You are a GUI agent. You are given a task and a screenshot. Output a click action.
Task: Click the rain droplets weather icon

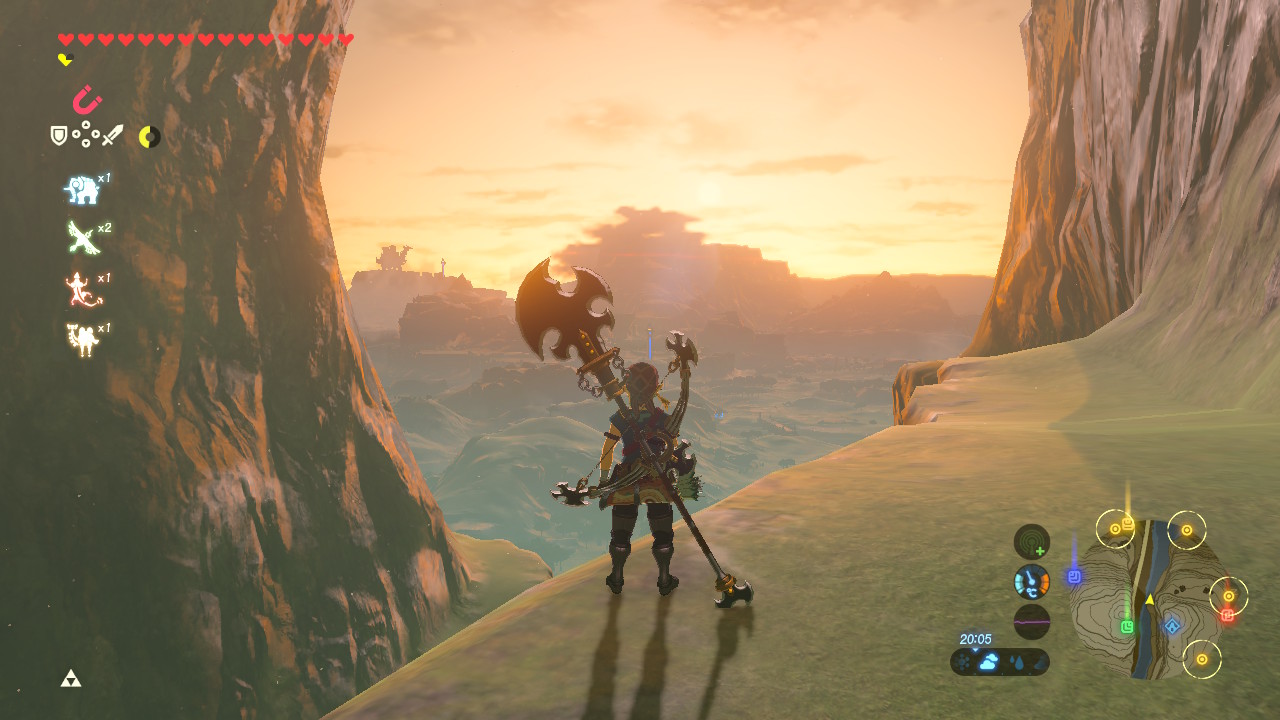[x=1018, y=661]
